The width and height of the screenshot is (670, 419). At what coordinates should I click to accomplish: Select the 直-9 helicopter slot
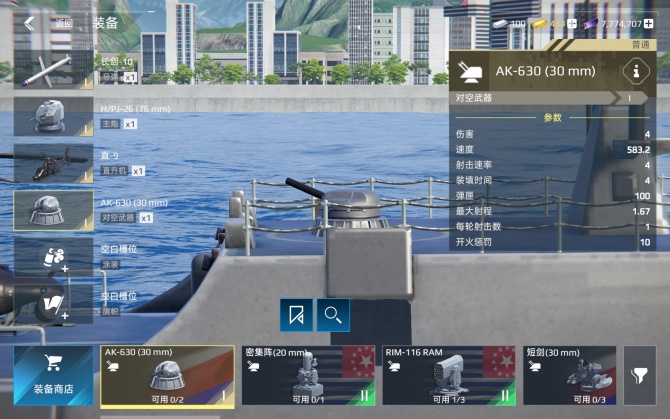(53, 163)
